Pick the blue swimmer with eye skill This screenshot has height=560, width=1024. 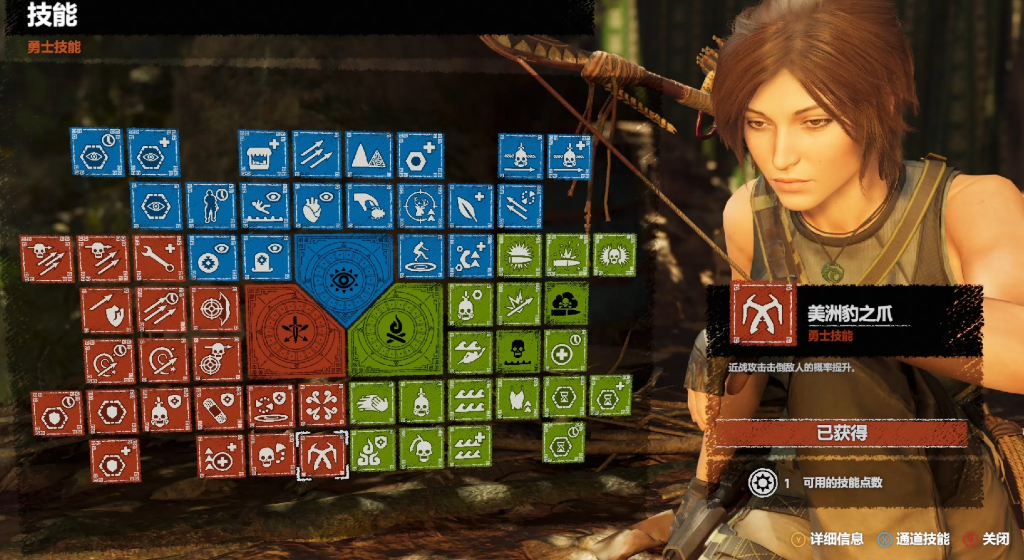[264, 205]
